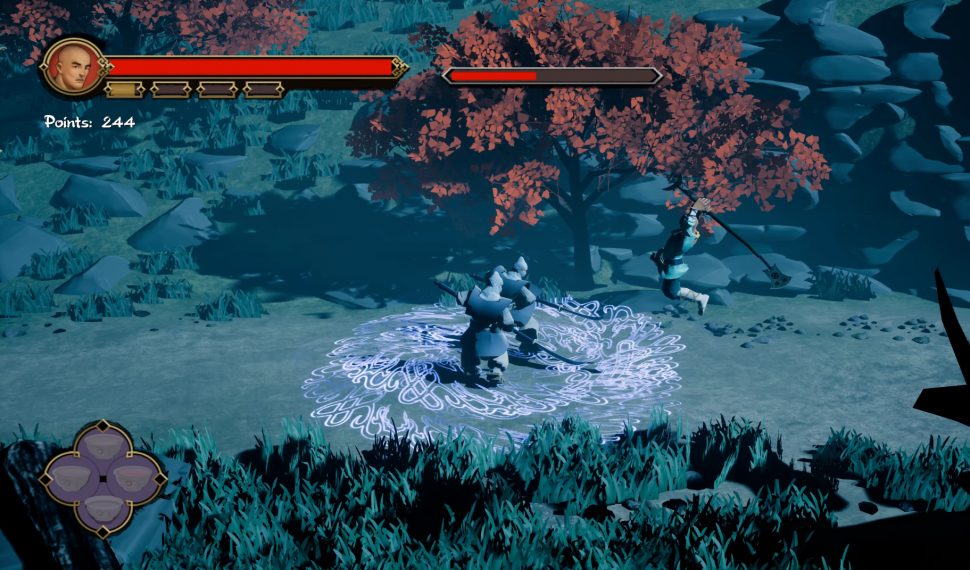Choose the left-hand bowl in the item wheel
This screenshot has height=570, width=970.
point(70,478)
